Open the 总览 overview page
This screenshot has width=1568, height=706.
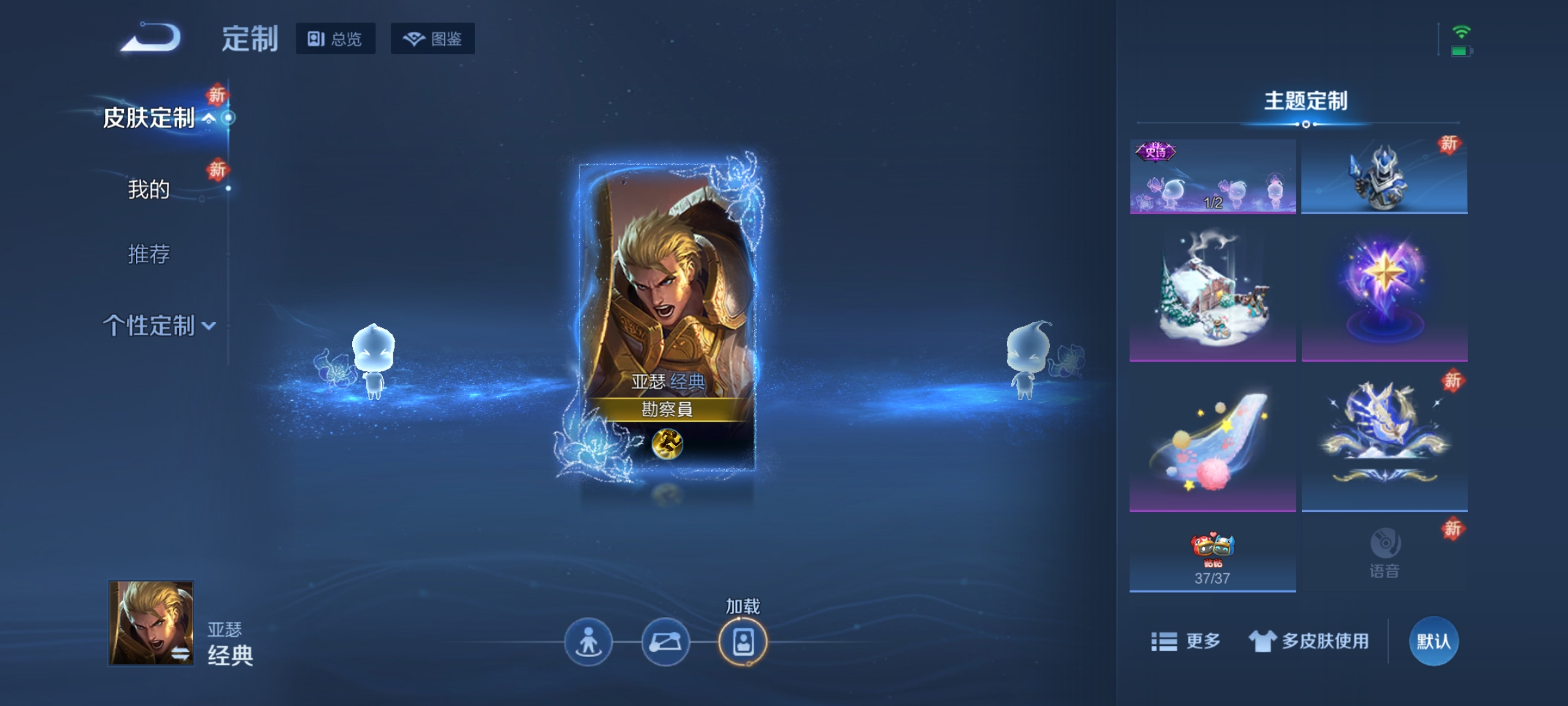pos(335,39)
